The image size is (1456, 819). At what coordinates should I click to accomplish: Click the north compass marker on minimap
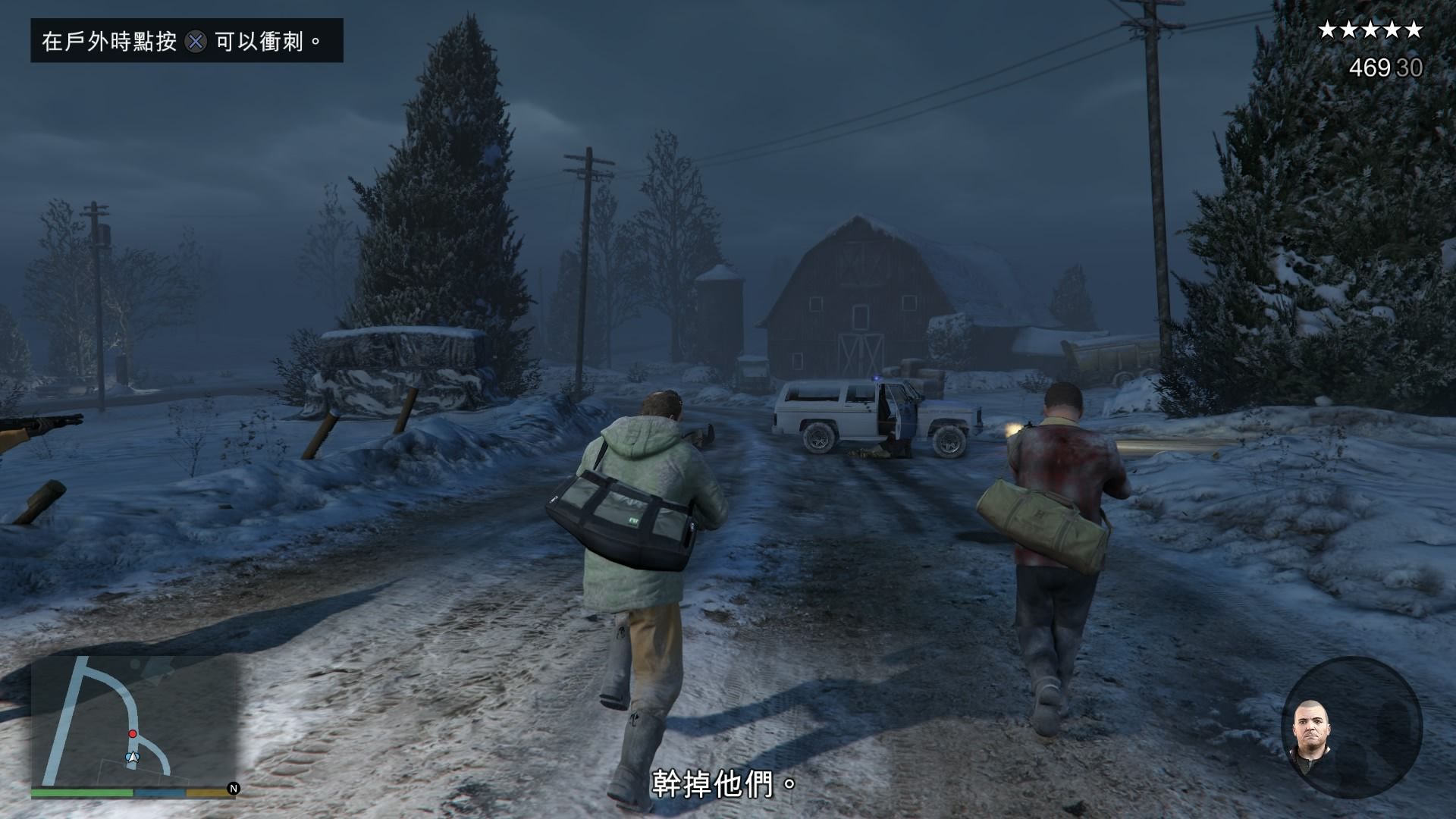(x=234, y=789)
